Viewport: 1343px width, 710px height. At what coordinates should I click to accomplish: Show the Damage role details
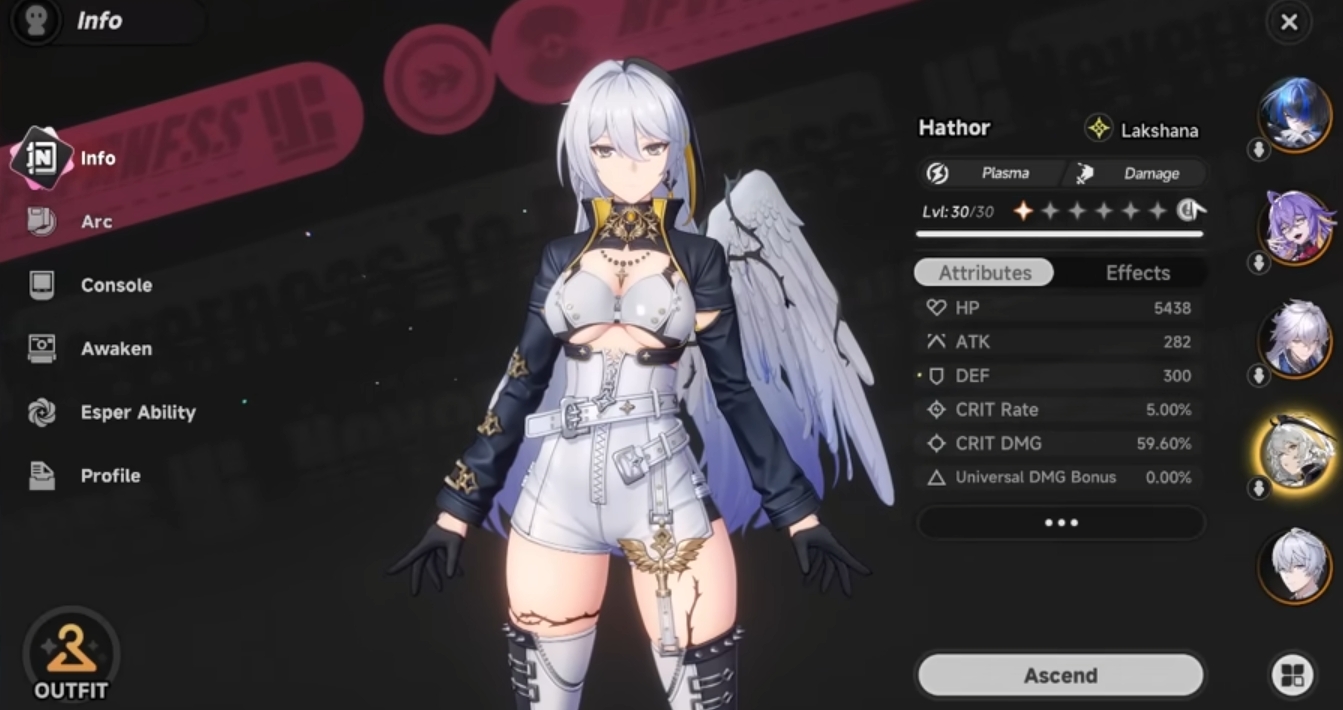pyautogui.click(x=1137, y=173)
